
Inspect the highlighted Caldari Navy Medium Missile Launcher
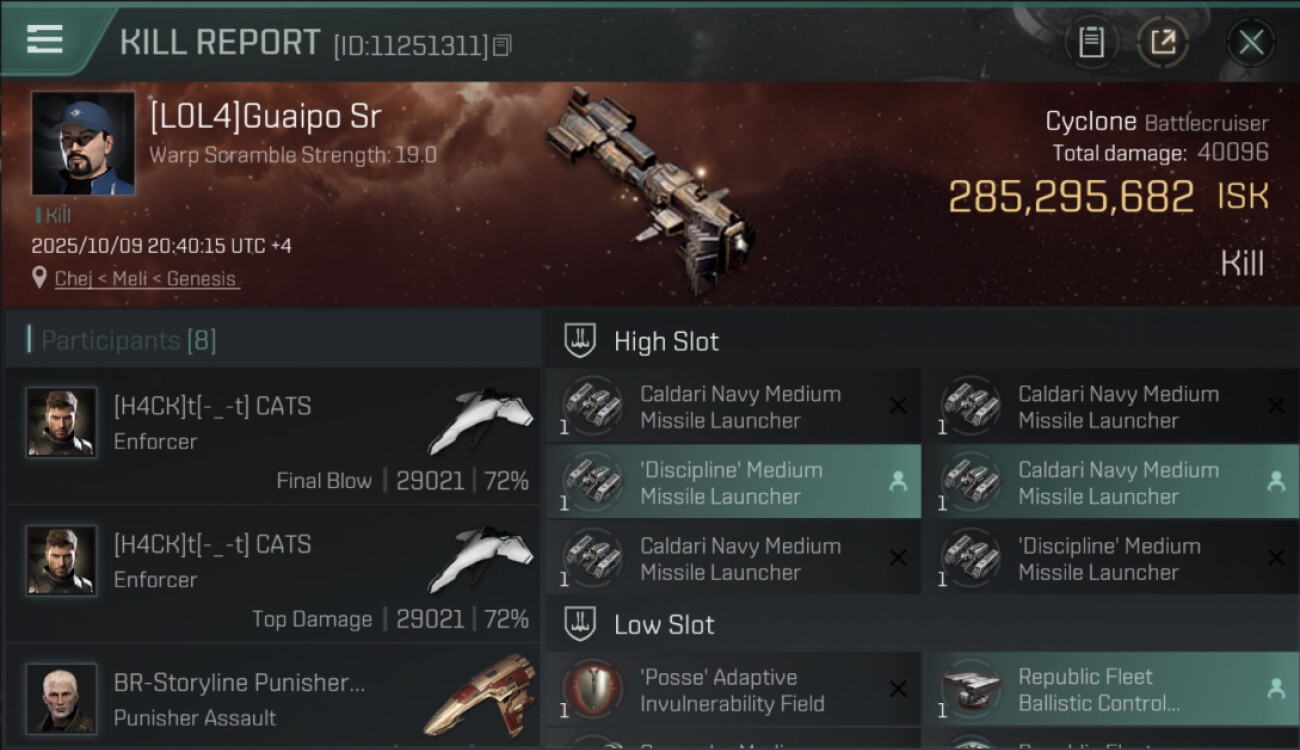click(1110, 482)
